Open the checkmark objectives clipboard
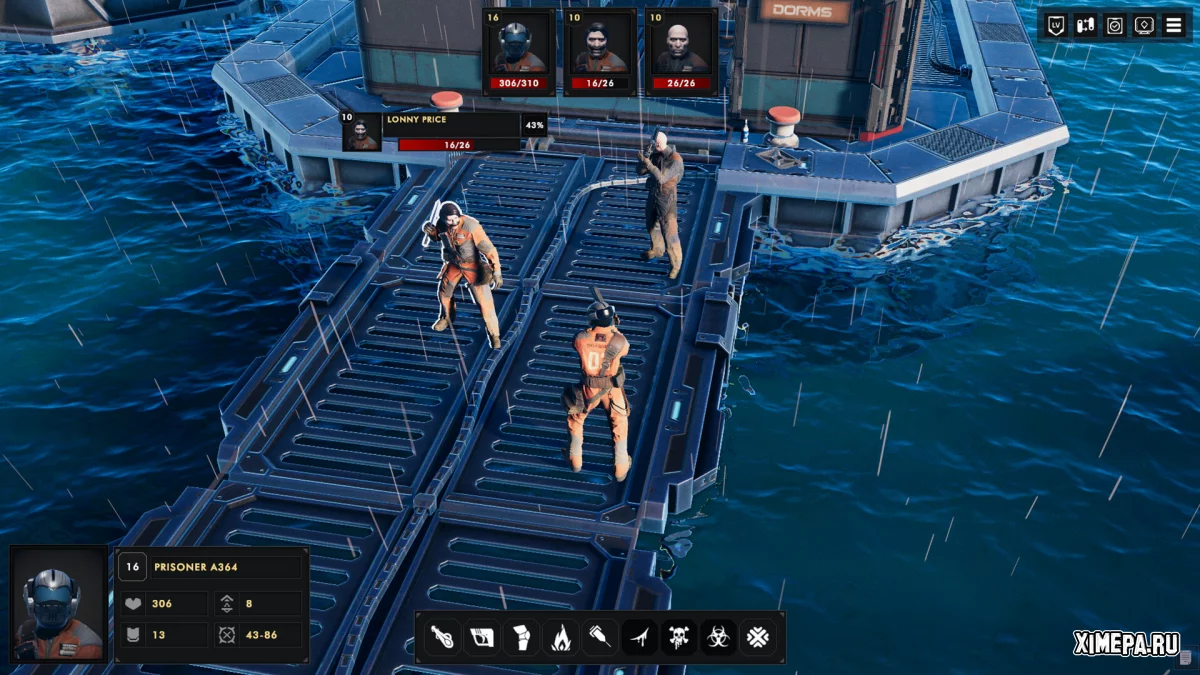Viewport: 1200px width, 675px height. [1115, 25]
